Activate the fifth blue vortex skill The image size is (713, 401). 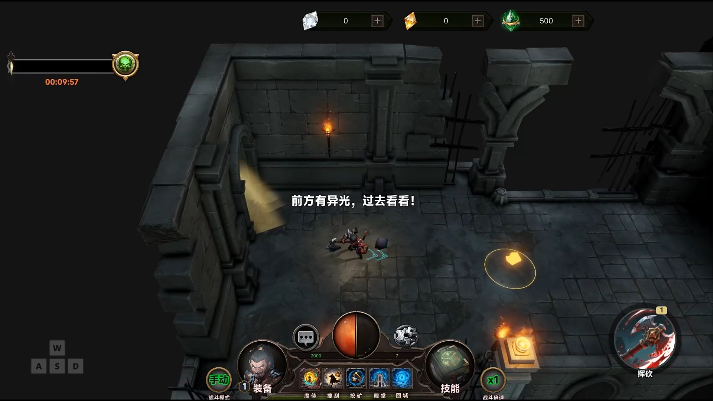coord(402,378)
